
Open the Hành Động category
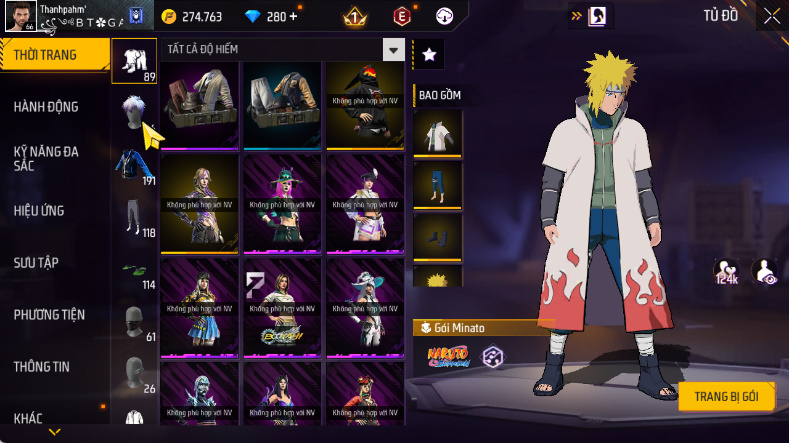pos(46,107)
